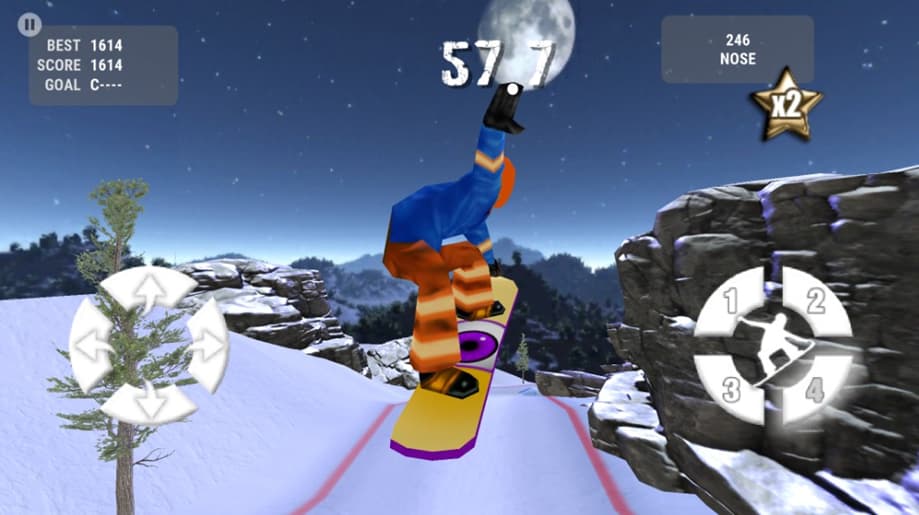919x515 pixels.
Task: Tap the up arrow on the directional pad
Action: (x=149, y=289)
